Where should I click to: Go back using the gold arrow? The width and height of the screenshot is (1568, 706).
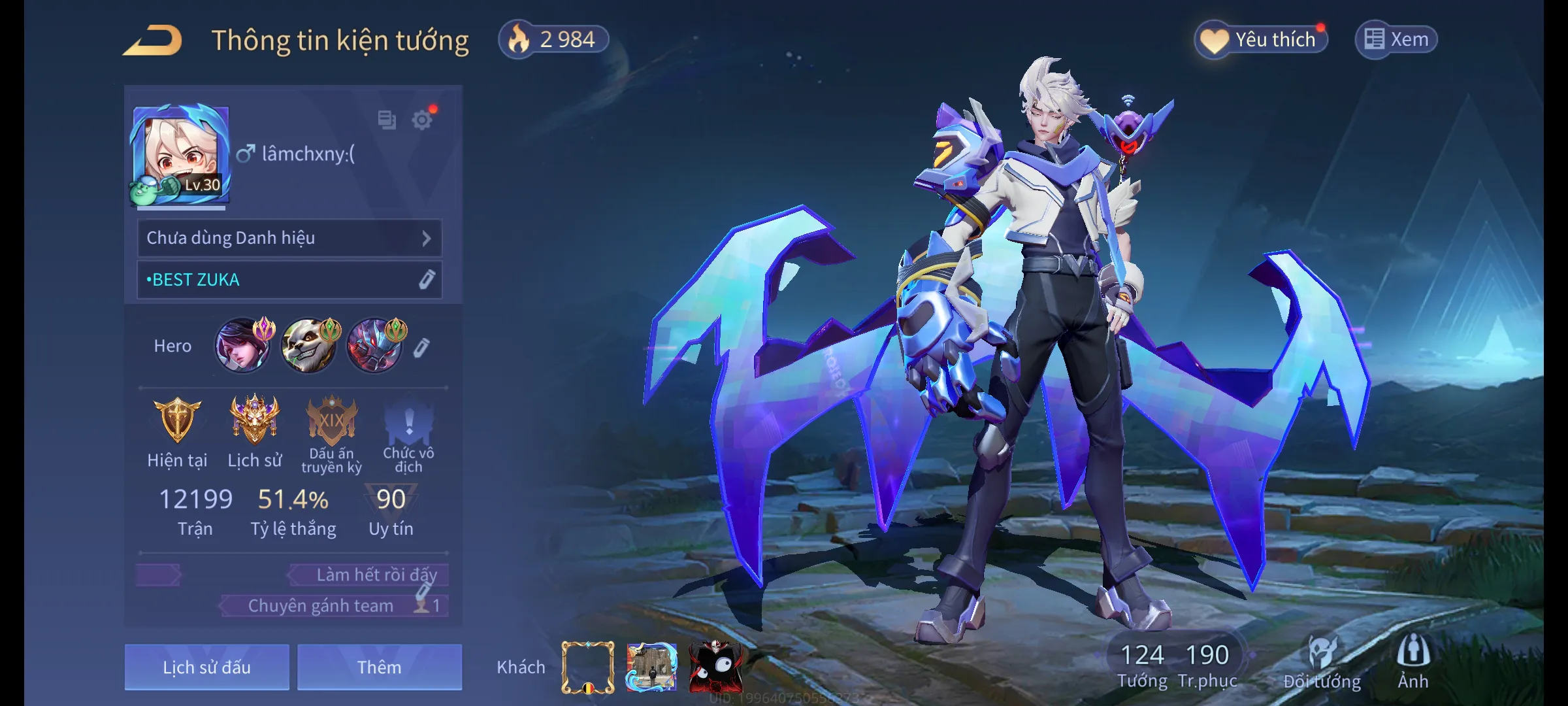pyautogui.click(x=152, y=41)
